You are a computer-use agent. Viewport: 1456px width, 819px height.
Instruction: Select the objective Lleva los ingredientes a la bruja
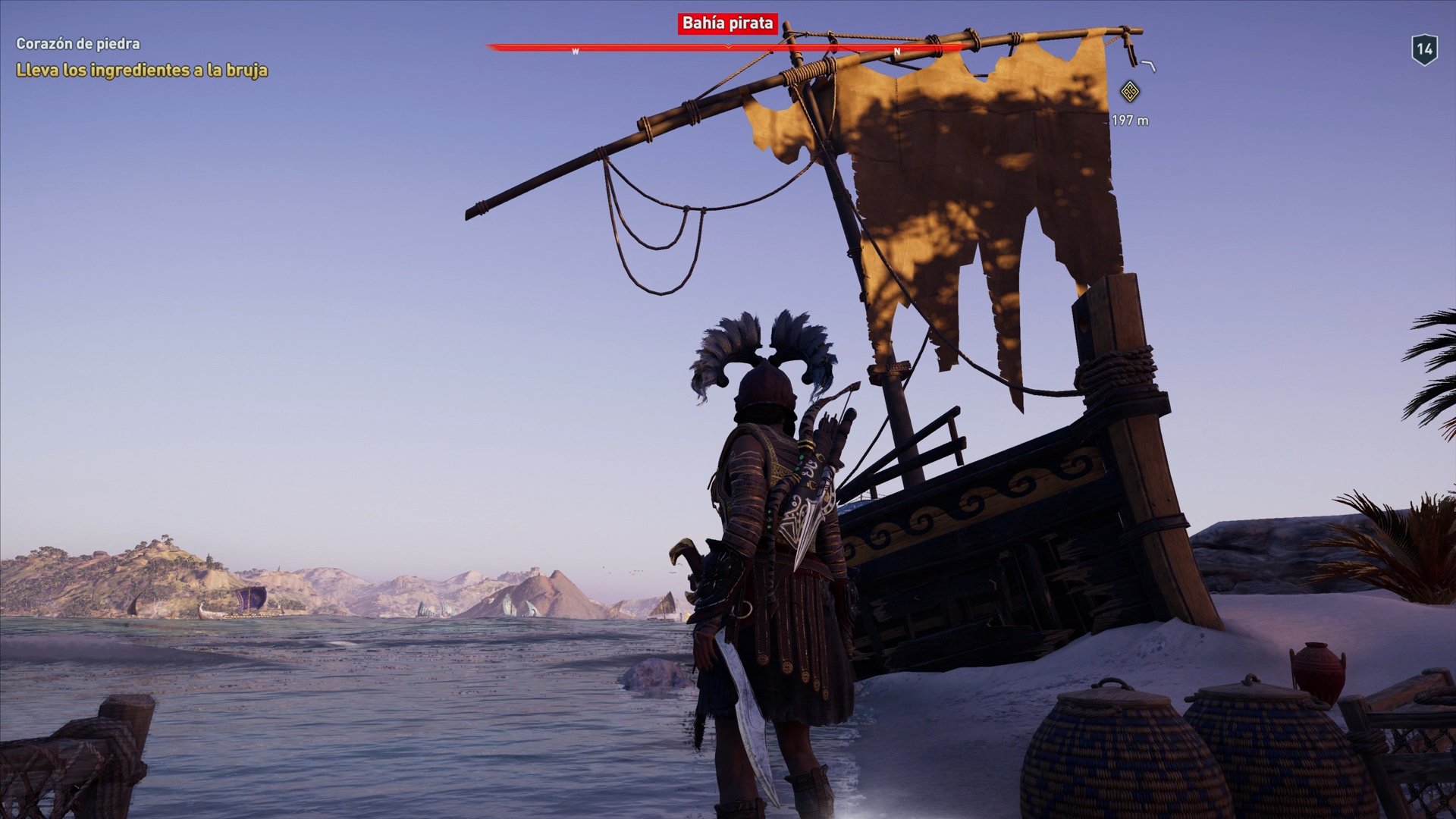140,71
